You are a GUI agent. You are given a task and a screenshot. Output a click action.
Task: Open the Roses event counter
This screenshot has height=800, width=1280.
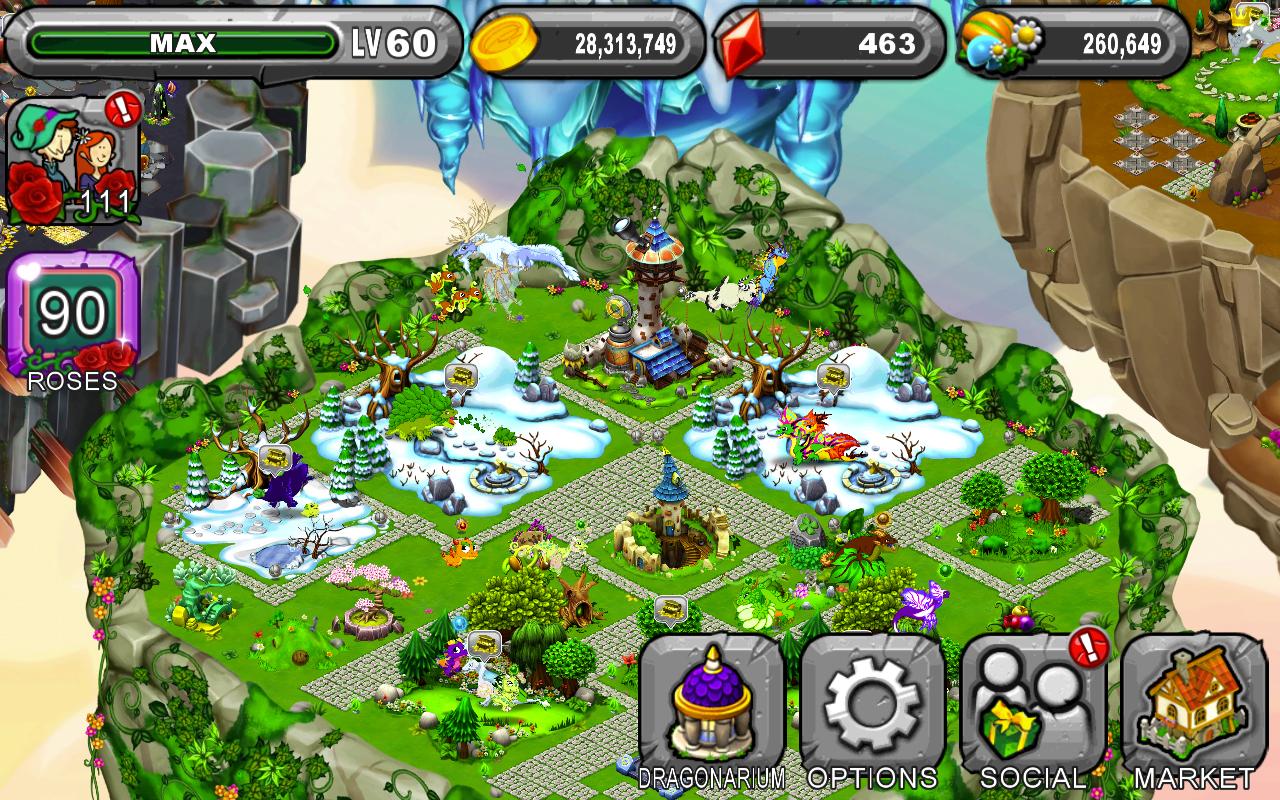[x=72, y=322]
